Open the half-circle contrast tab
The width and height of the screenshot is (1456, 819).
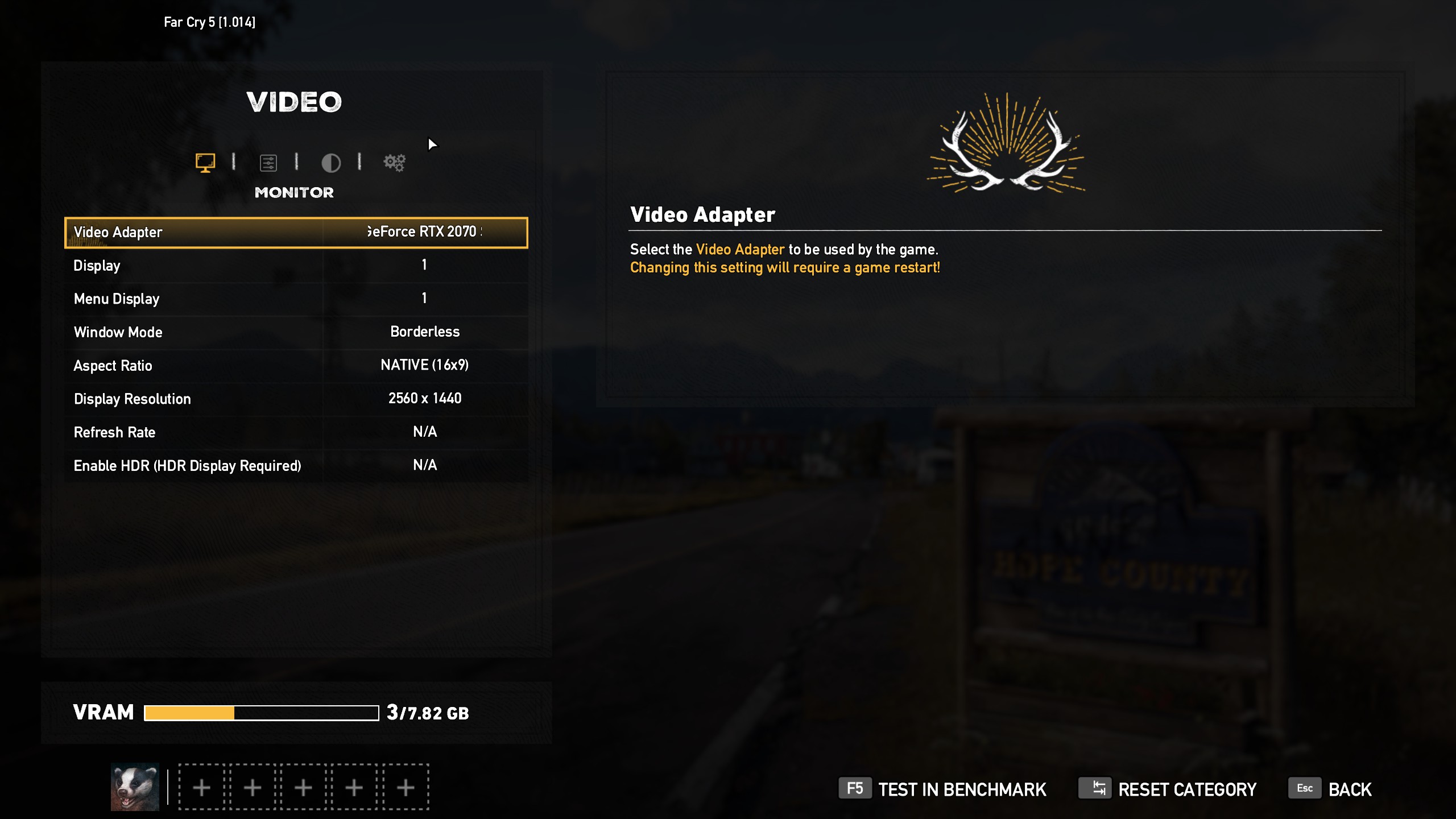[331, 163]
